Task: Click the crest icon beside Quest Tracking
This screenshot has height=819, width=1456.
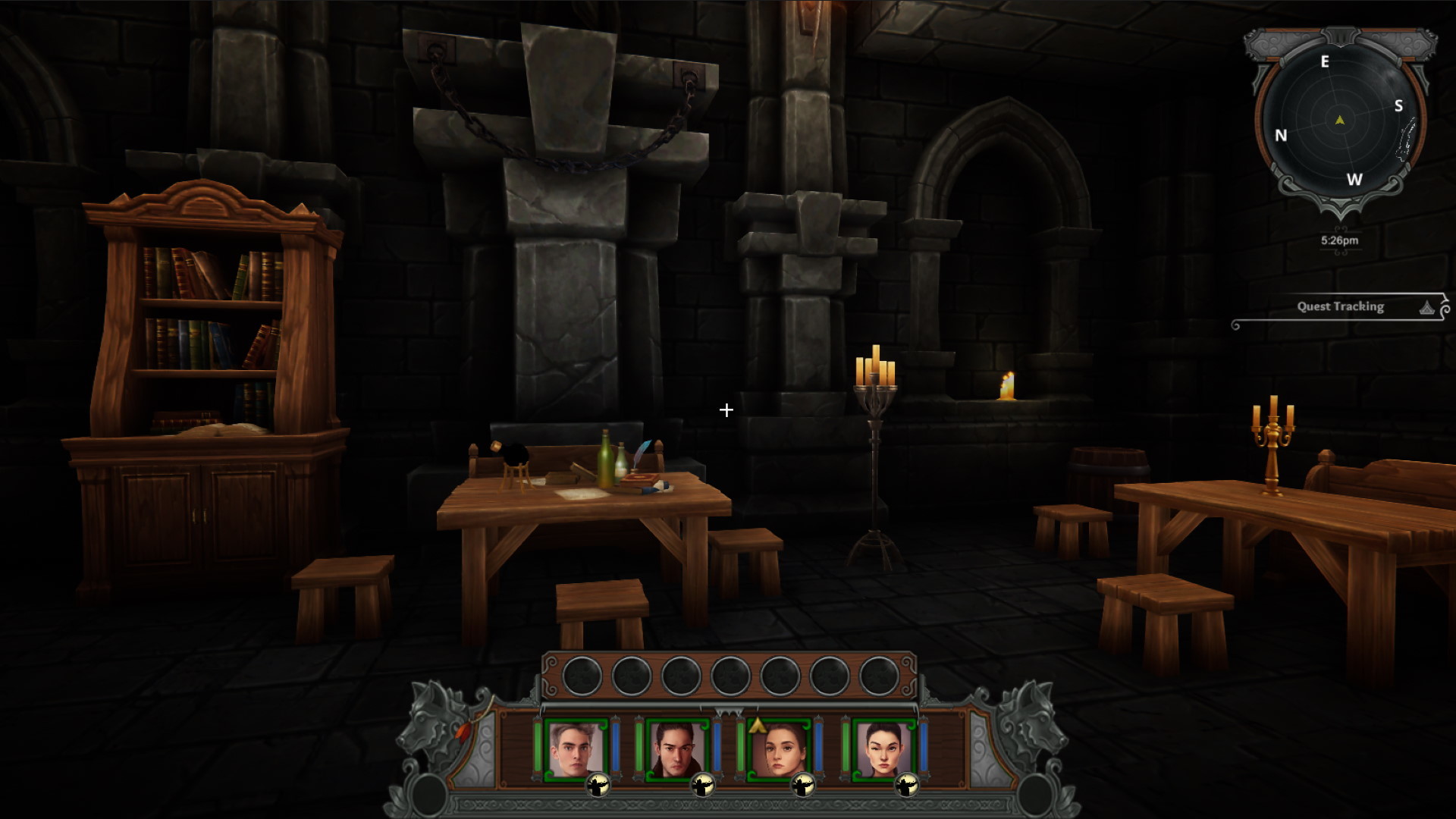Action: coord(1426,306)
